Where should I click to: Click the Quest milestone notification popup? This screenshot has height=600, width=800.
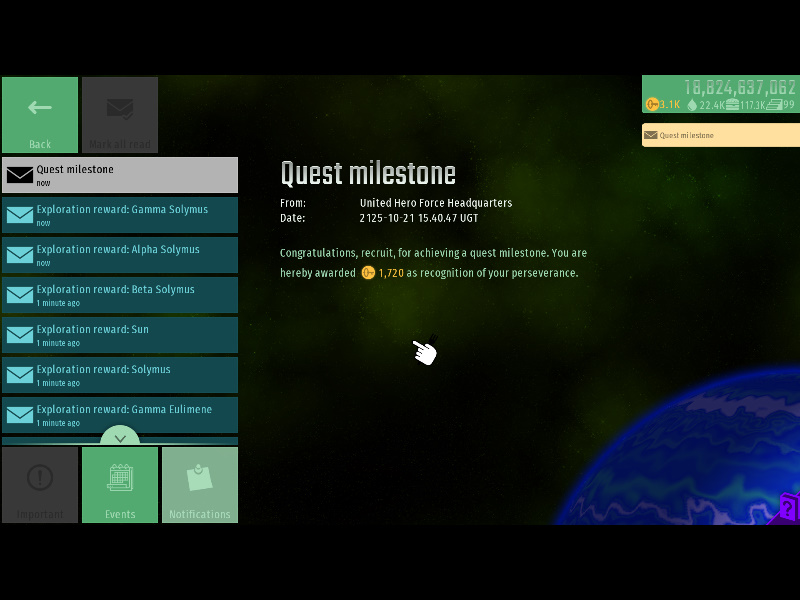pyautogui.click(x=720, y=135)
